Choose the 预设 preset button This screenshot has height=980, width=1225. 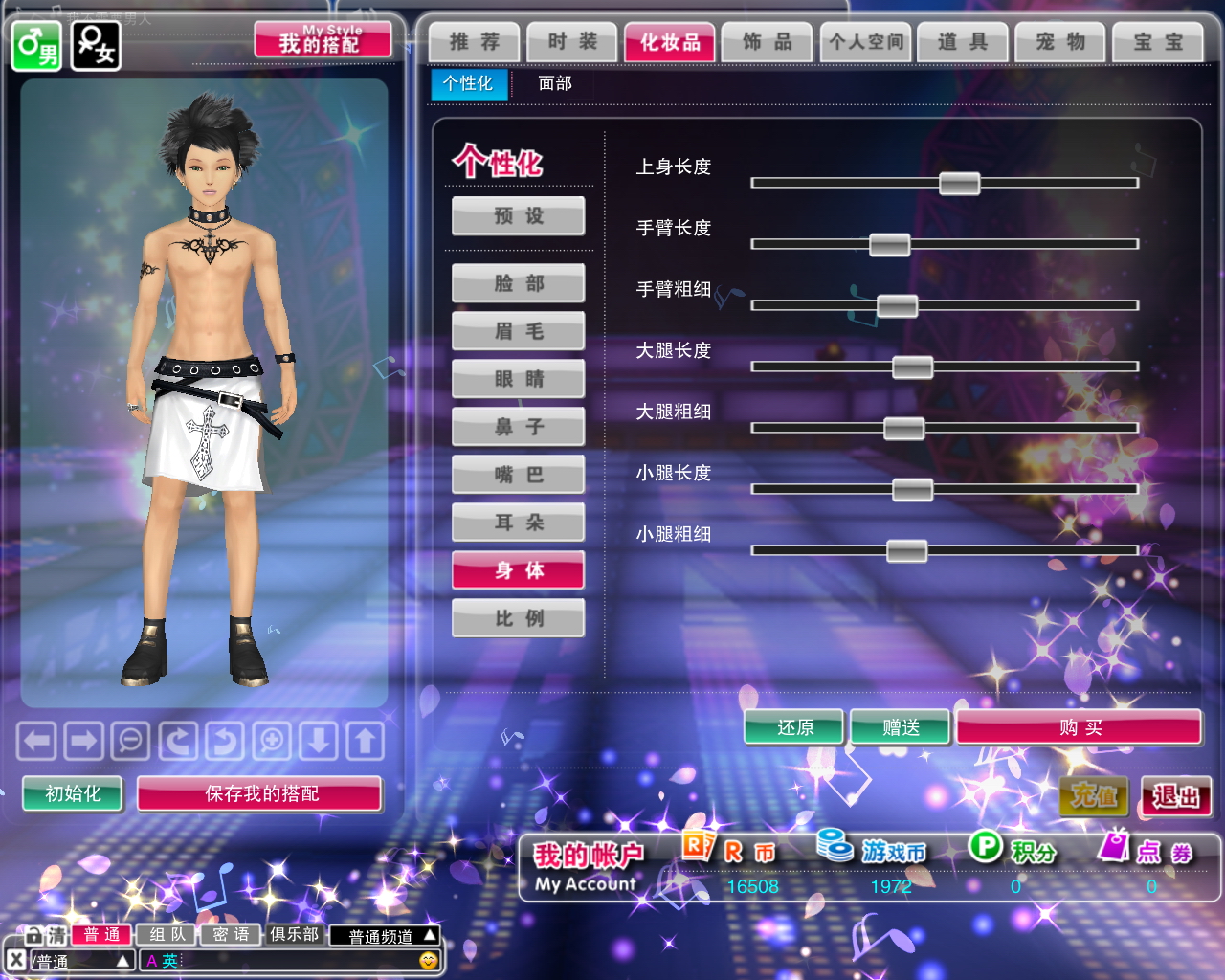click(519, 216)
